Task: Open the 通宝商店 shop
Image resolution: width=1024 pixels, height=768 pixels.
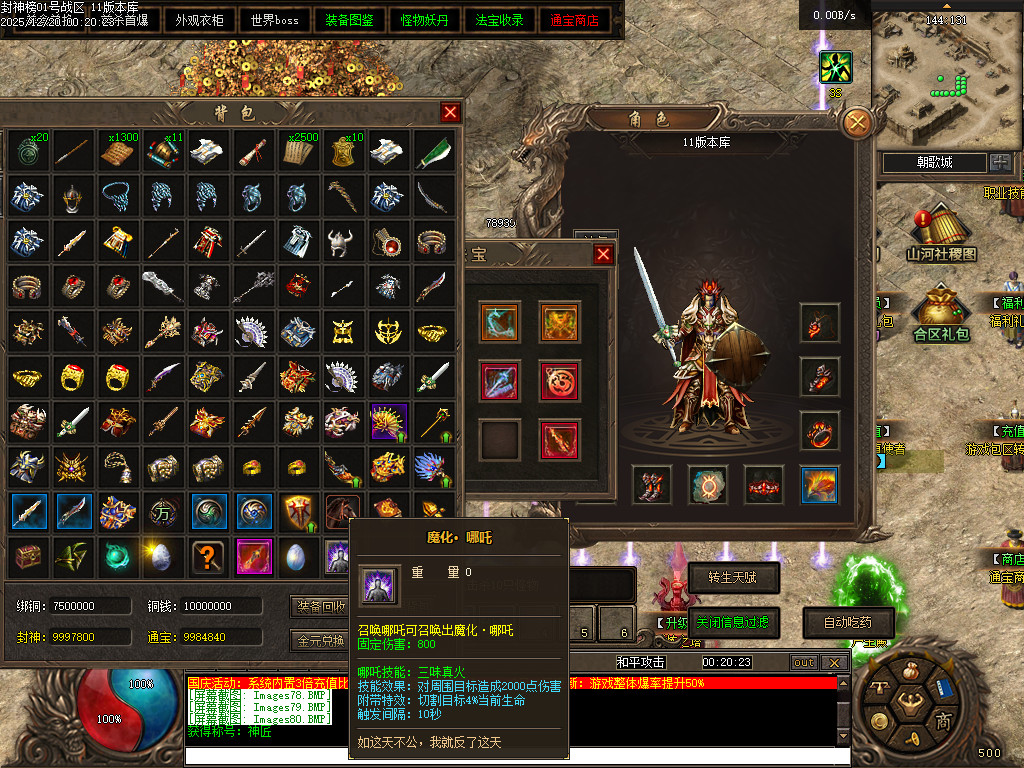Action: 575,20
